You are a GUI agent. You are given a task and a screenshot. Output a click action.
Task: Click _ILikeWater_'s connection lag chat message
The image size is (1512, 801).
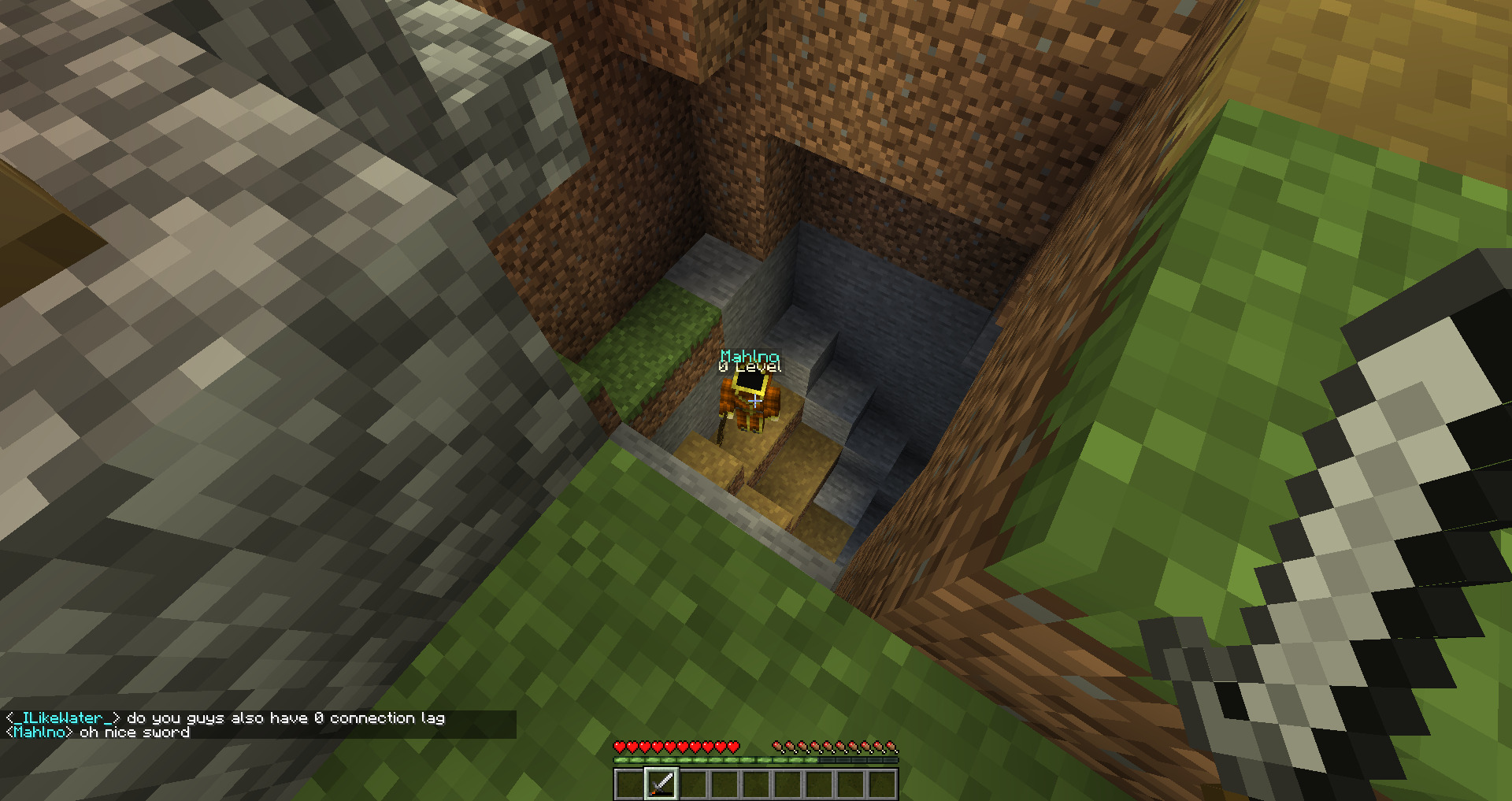tap(285, 718)
